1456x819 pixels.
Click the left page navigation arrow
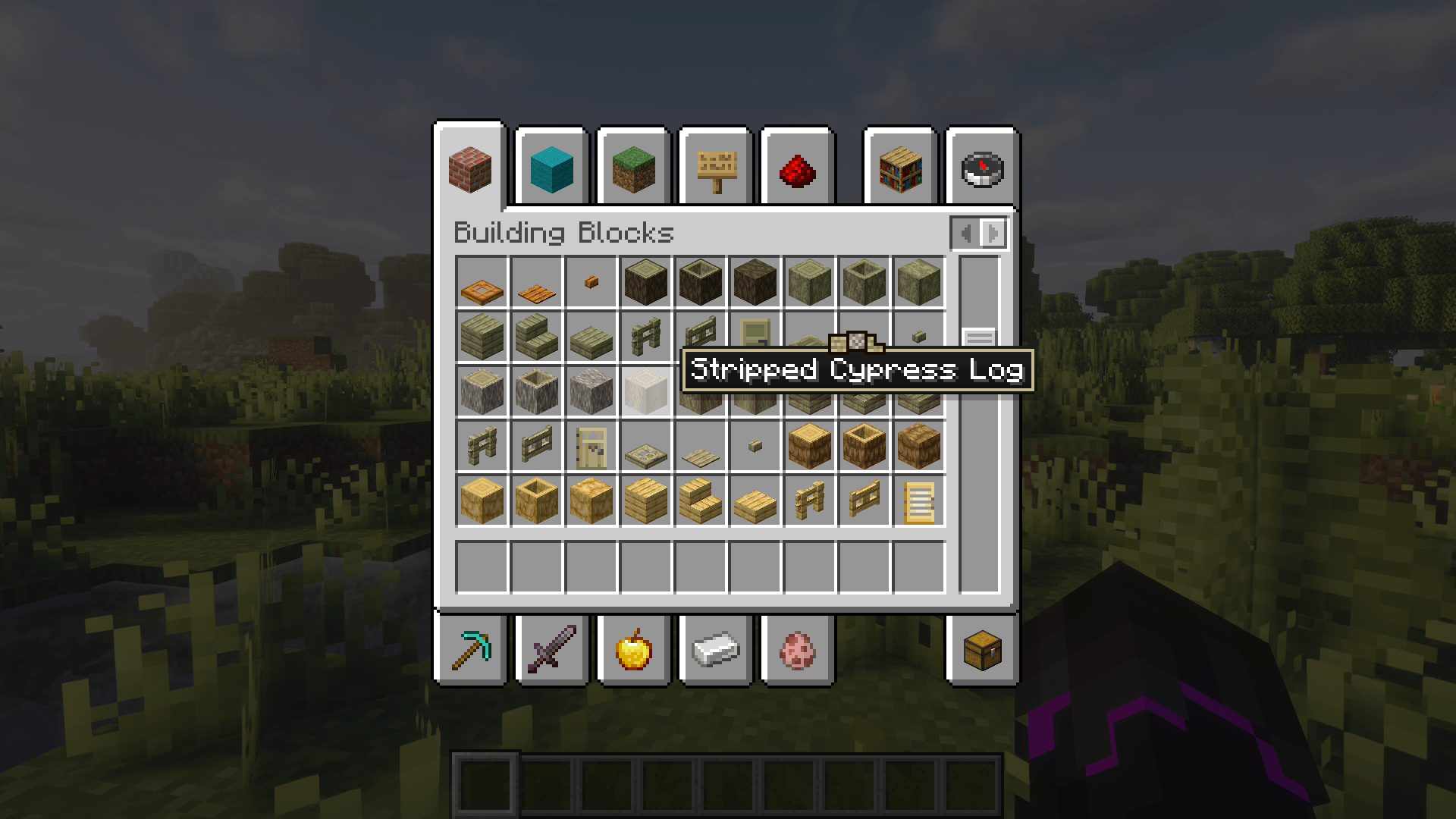(x=965, y=234)
